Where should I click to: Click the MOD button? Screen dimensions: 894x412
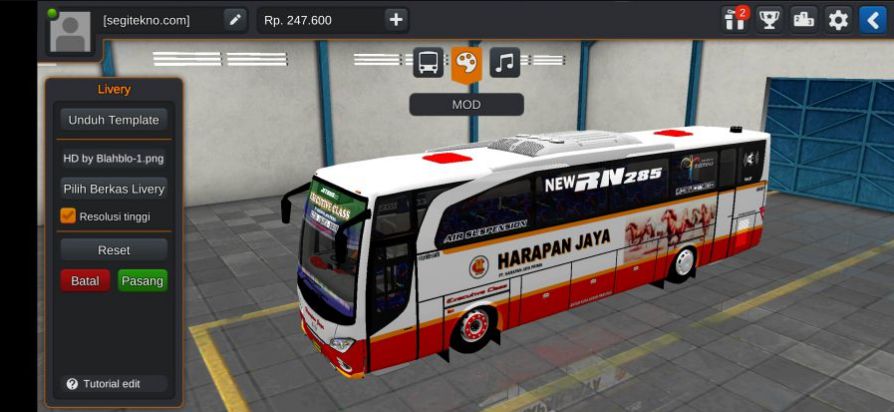coord(466,104)
